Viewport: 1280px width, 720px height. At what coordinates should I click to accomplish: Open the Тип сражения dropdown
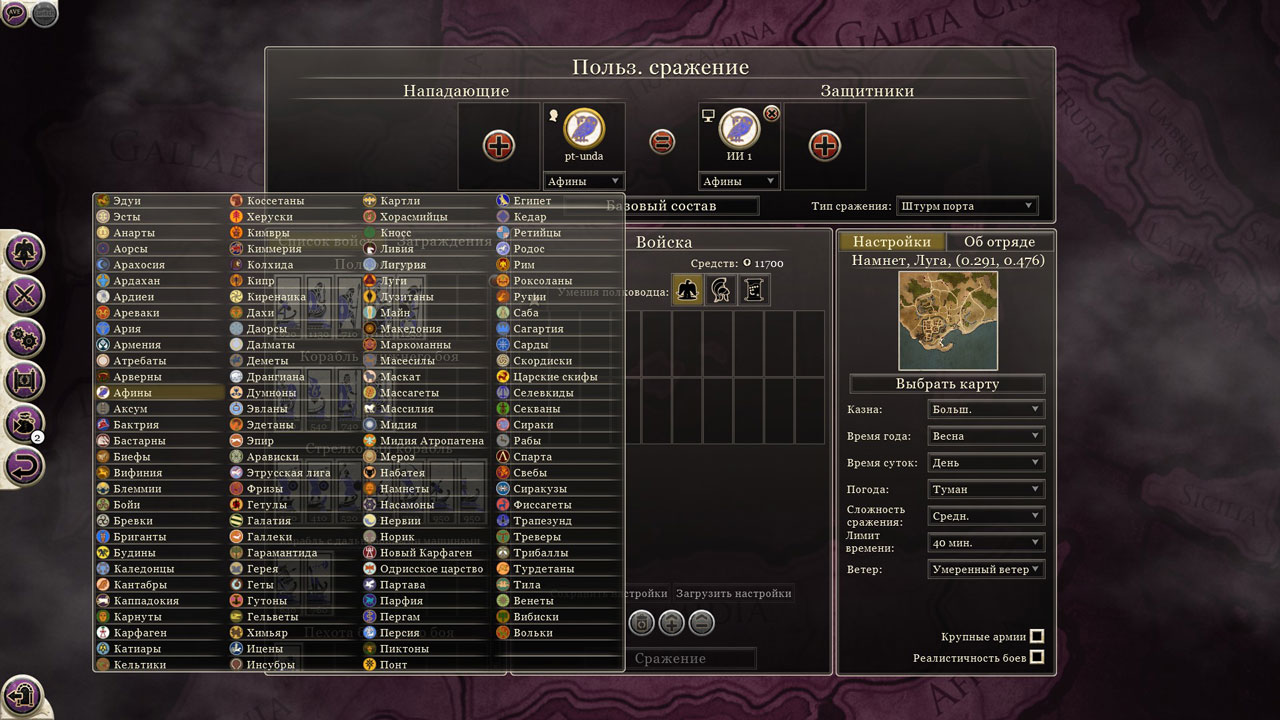(967, 206)
